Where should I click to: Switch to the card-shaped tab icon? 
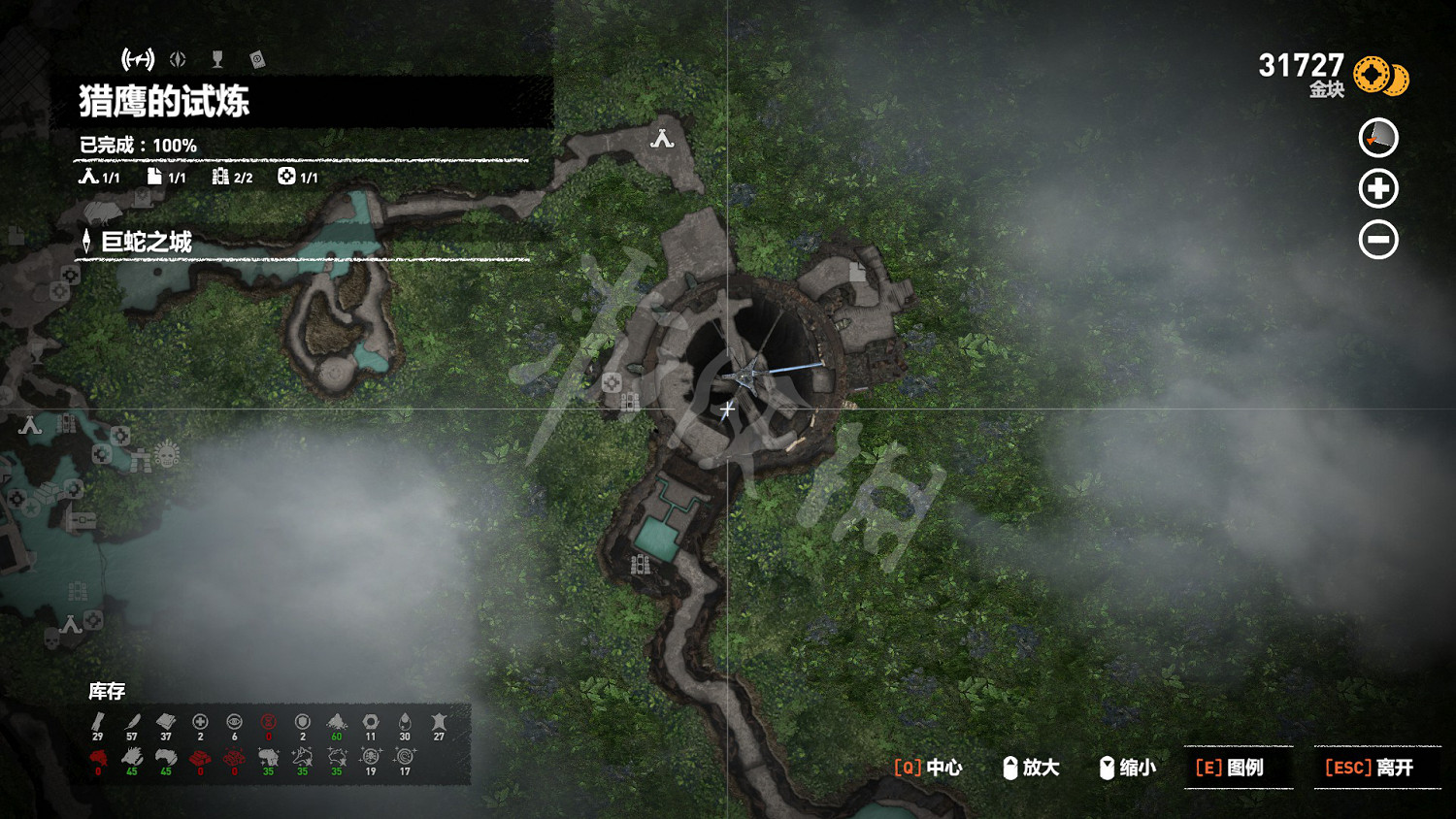coord(257,60)
